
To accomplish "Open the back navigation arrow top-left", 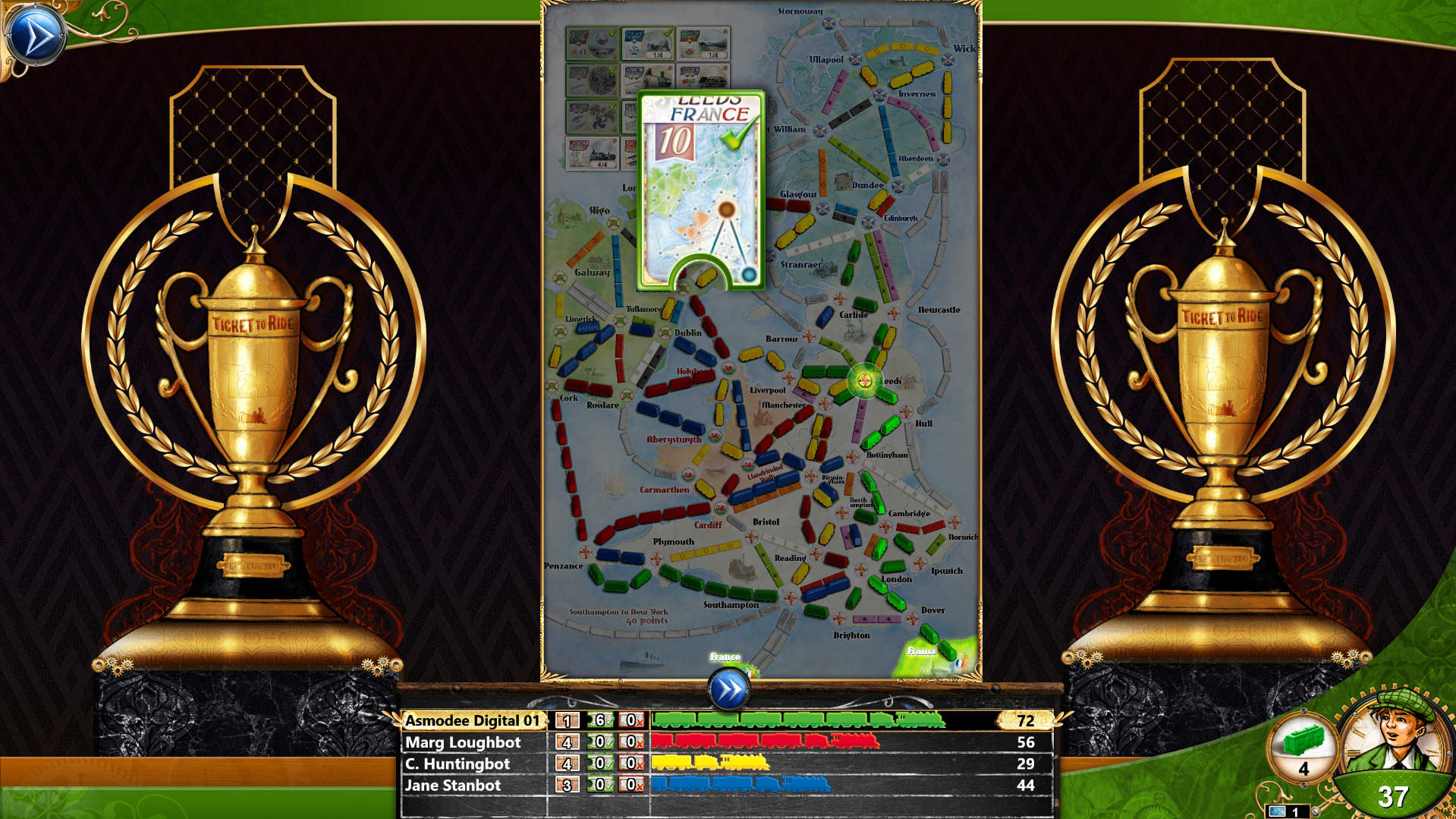I will click(x=36, y=33).
